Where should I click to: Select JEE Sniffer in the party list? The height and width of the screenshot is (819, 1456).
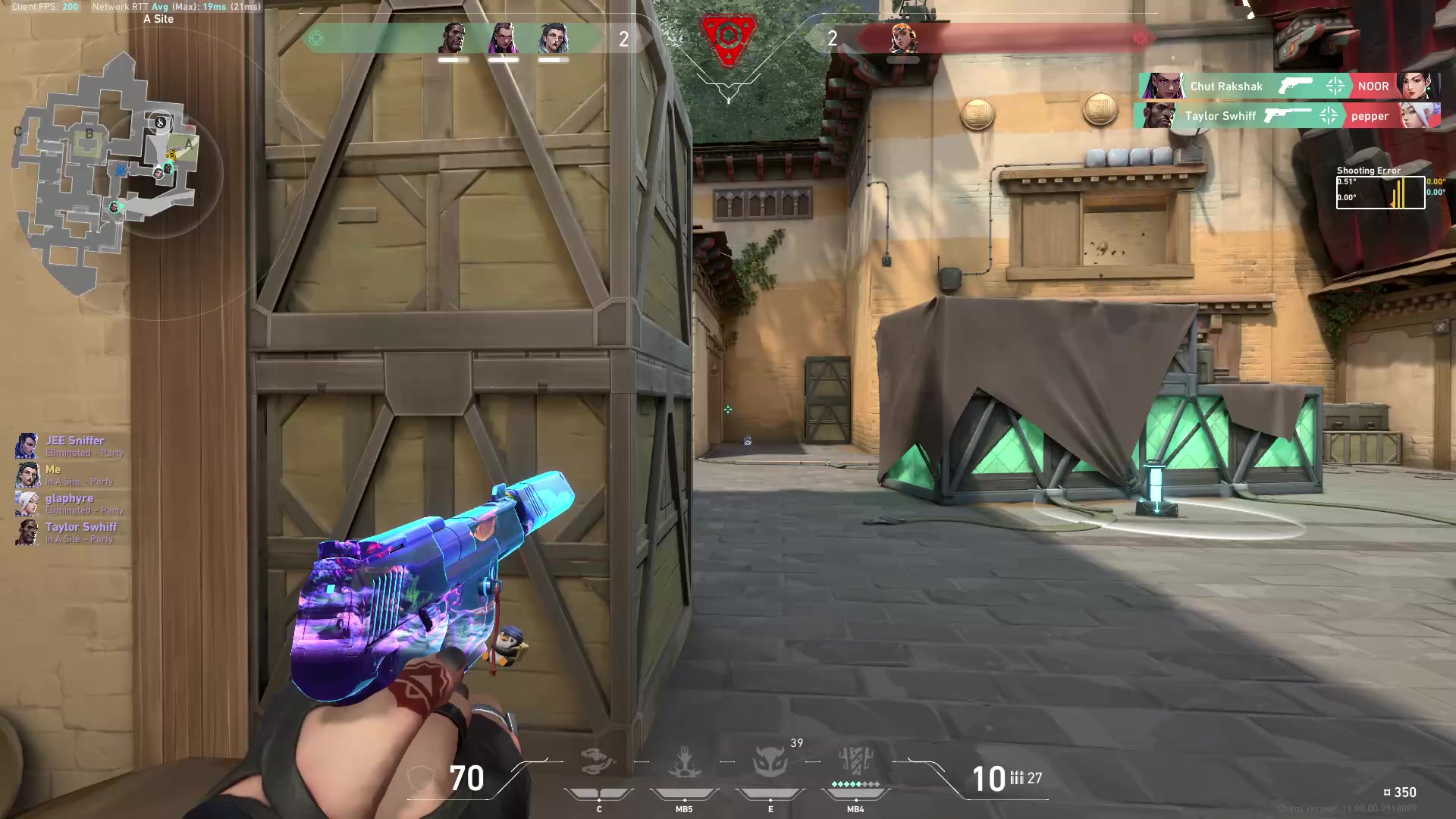coord(74,441)
